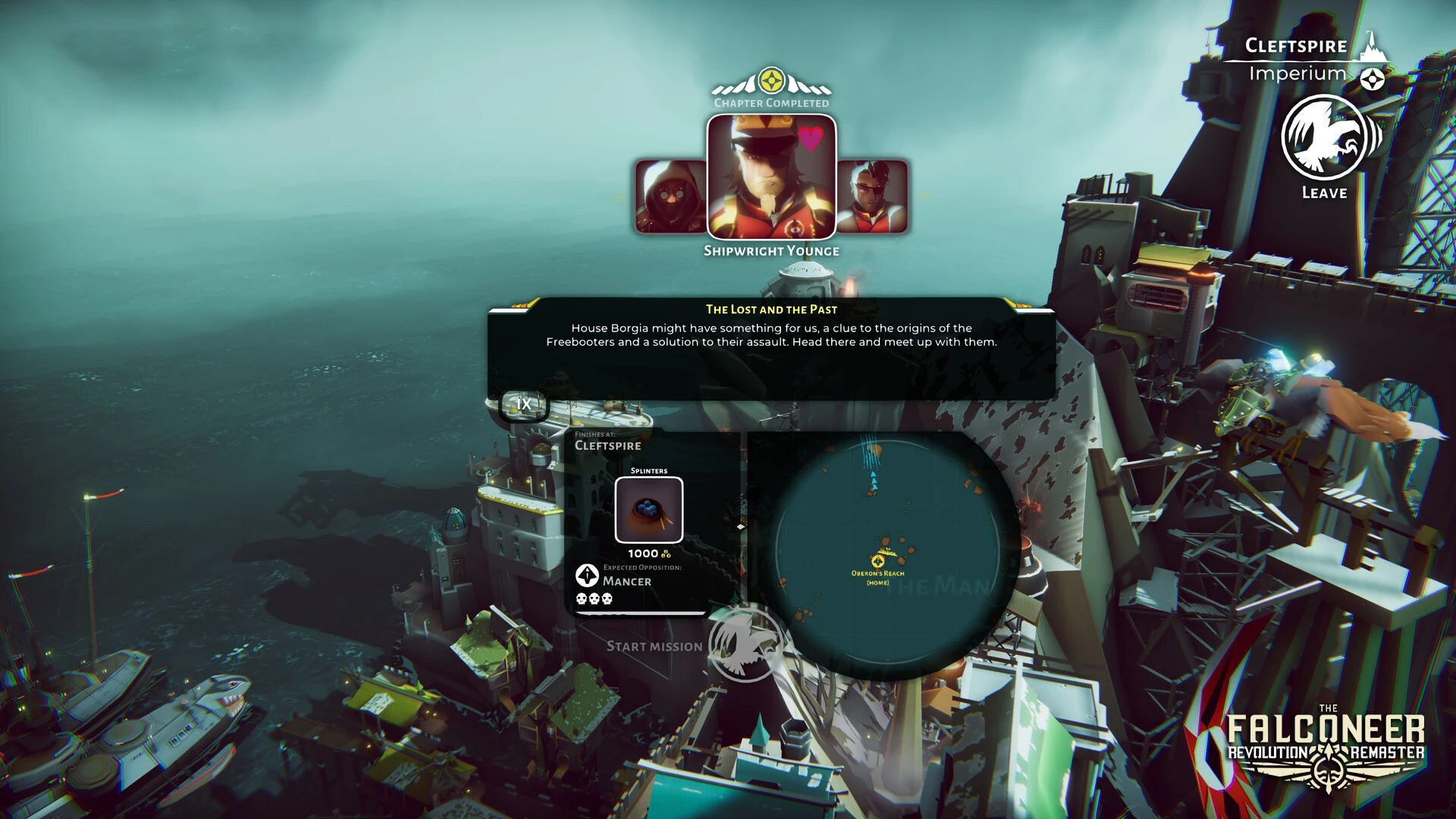
Task: Click the Oberon's Reach home marker
Action: 878,563
